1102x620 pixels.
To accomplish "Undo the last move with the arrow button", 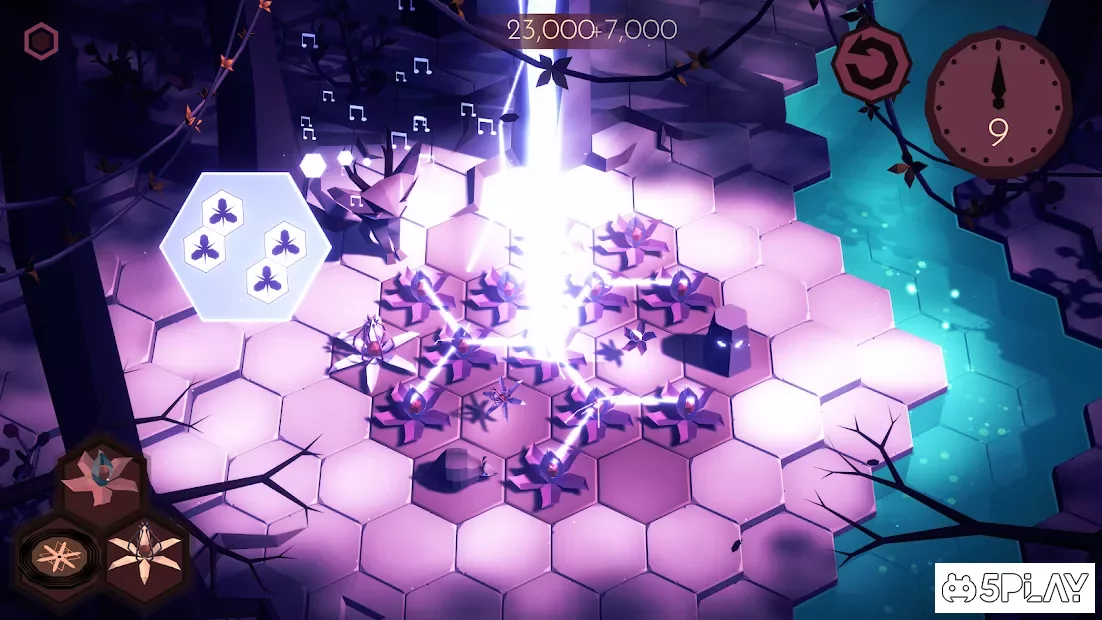I will (869, 61).
